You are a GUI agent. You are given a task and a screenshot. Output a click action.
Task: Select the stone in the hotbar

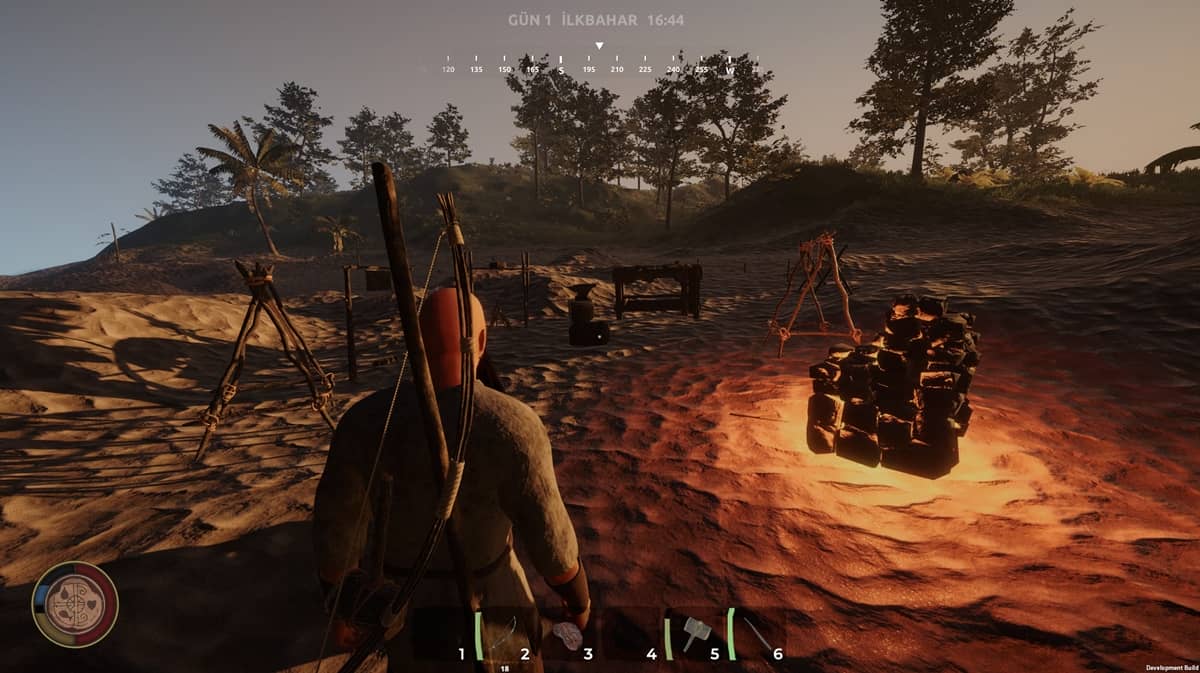(567, 635)
